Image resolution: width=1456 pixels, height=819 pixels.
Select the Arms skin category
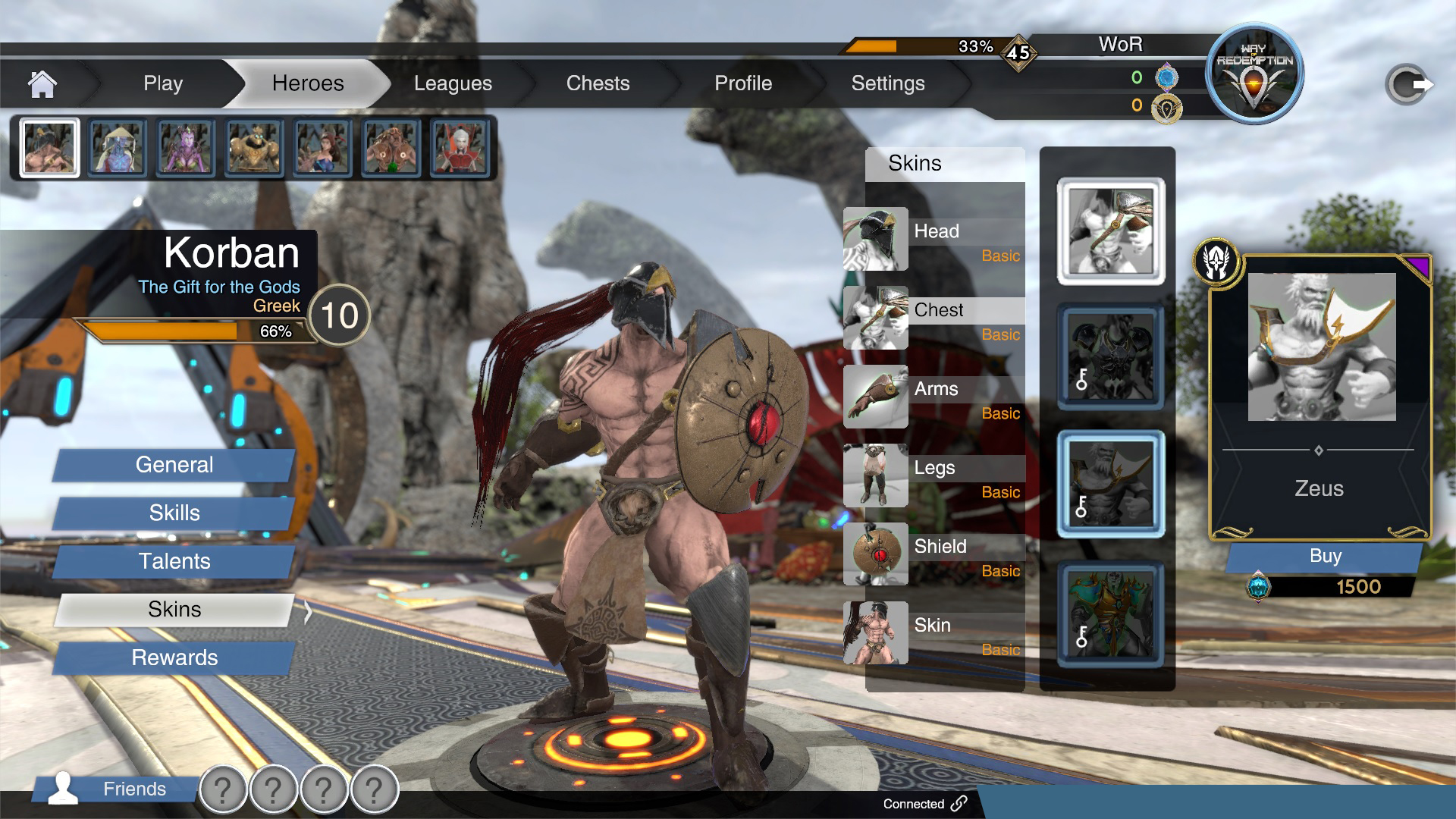pos(935,397)
